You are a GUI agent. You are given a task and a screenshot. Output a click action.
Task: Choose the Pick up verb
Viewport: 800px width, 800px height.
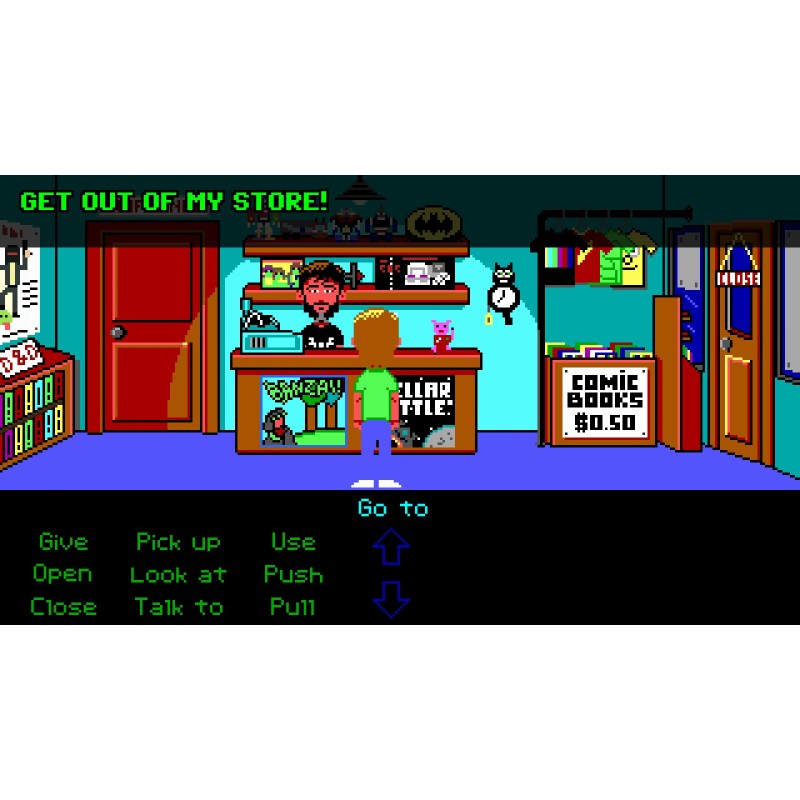pyautogui.click(x=178, y=542)
